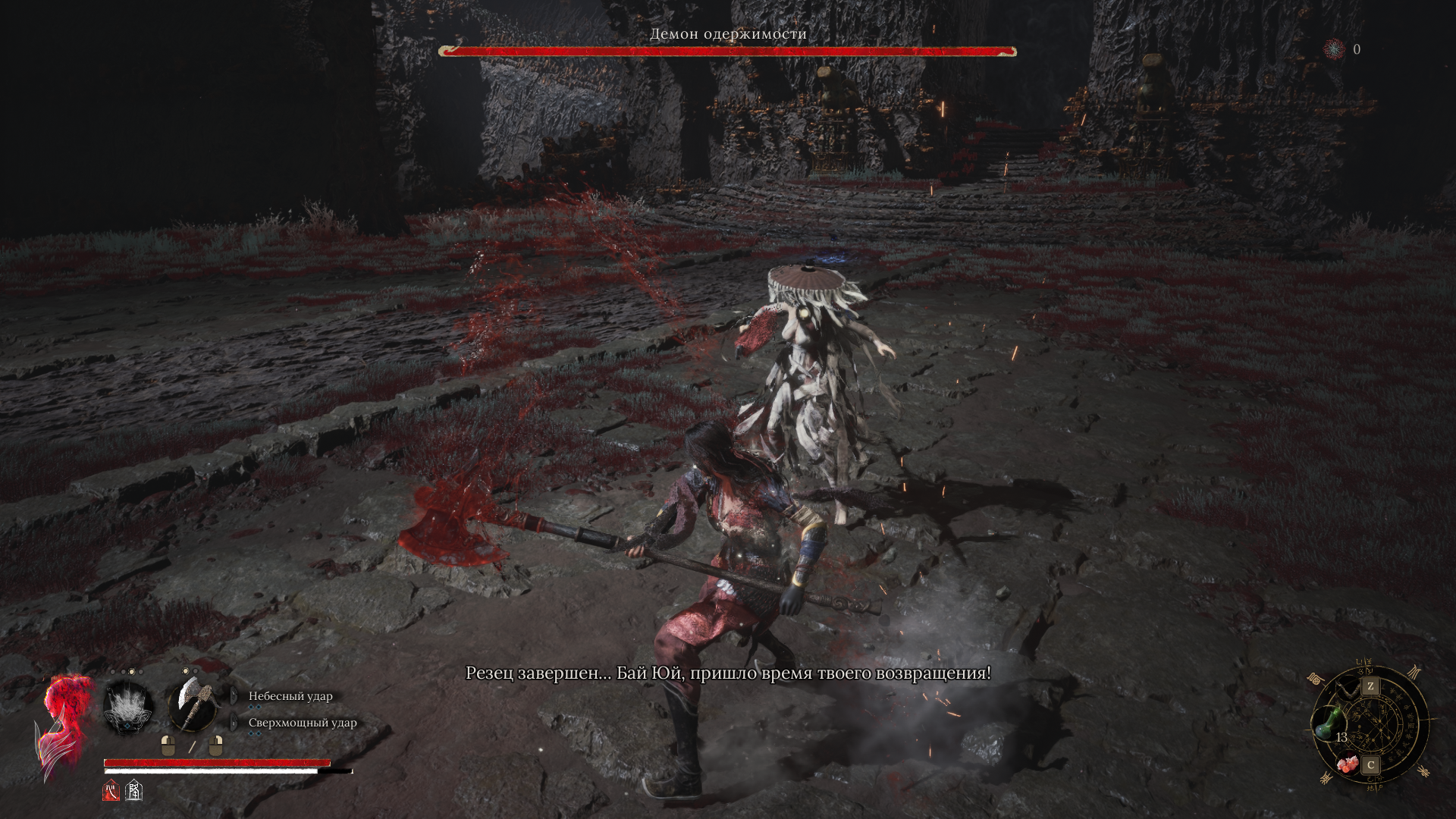Choose the Сверхмощный удар skill
The image size is (1456, 819).
click(302, 723)
